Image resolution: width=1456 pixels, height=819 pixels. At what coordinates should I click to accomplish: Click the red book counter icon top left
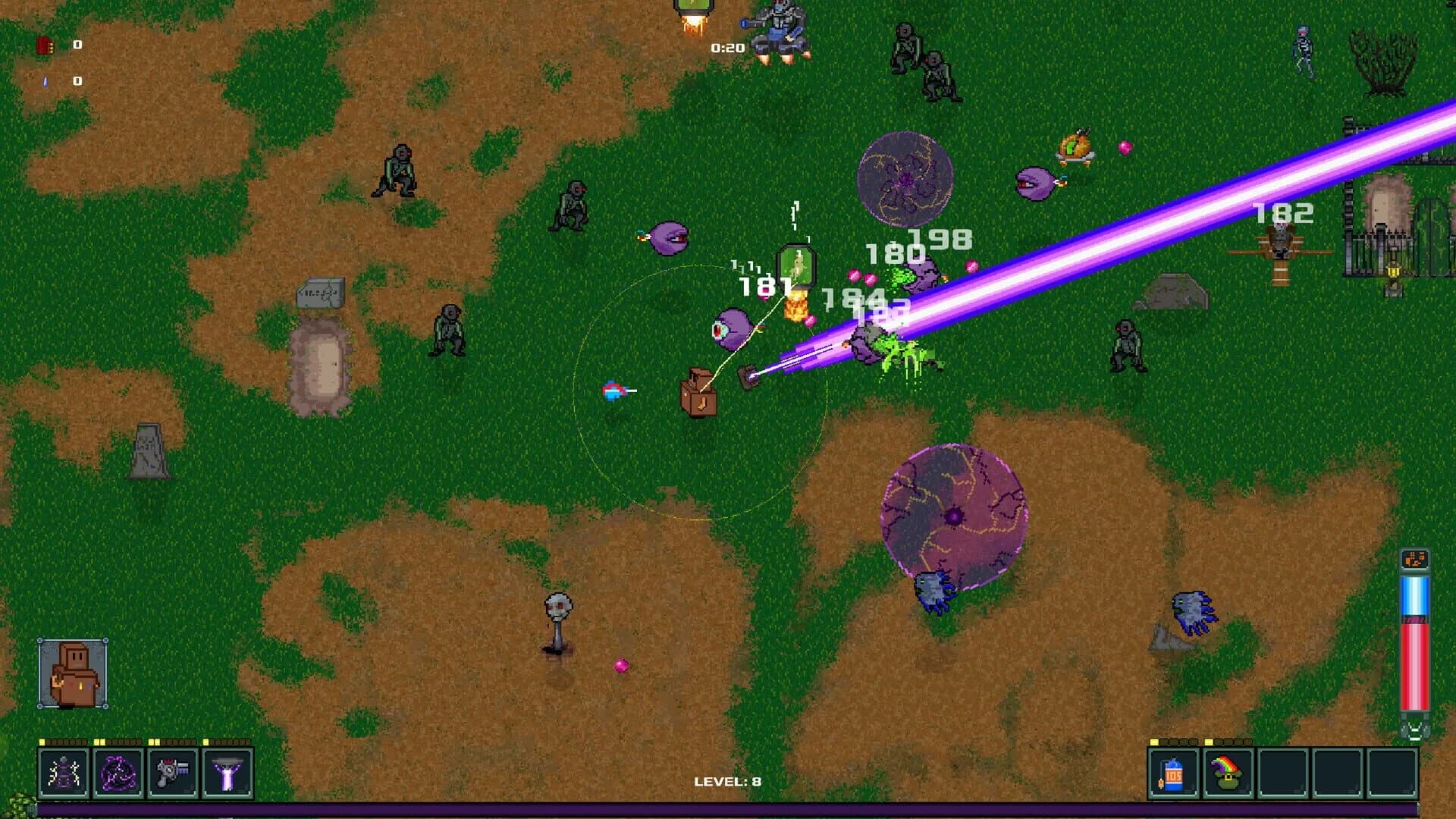tap(45, 45)
